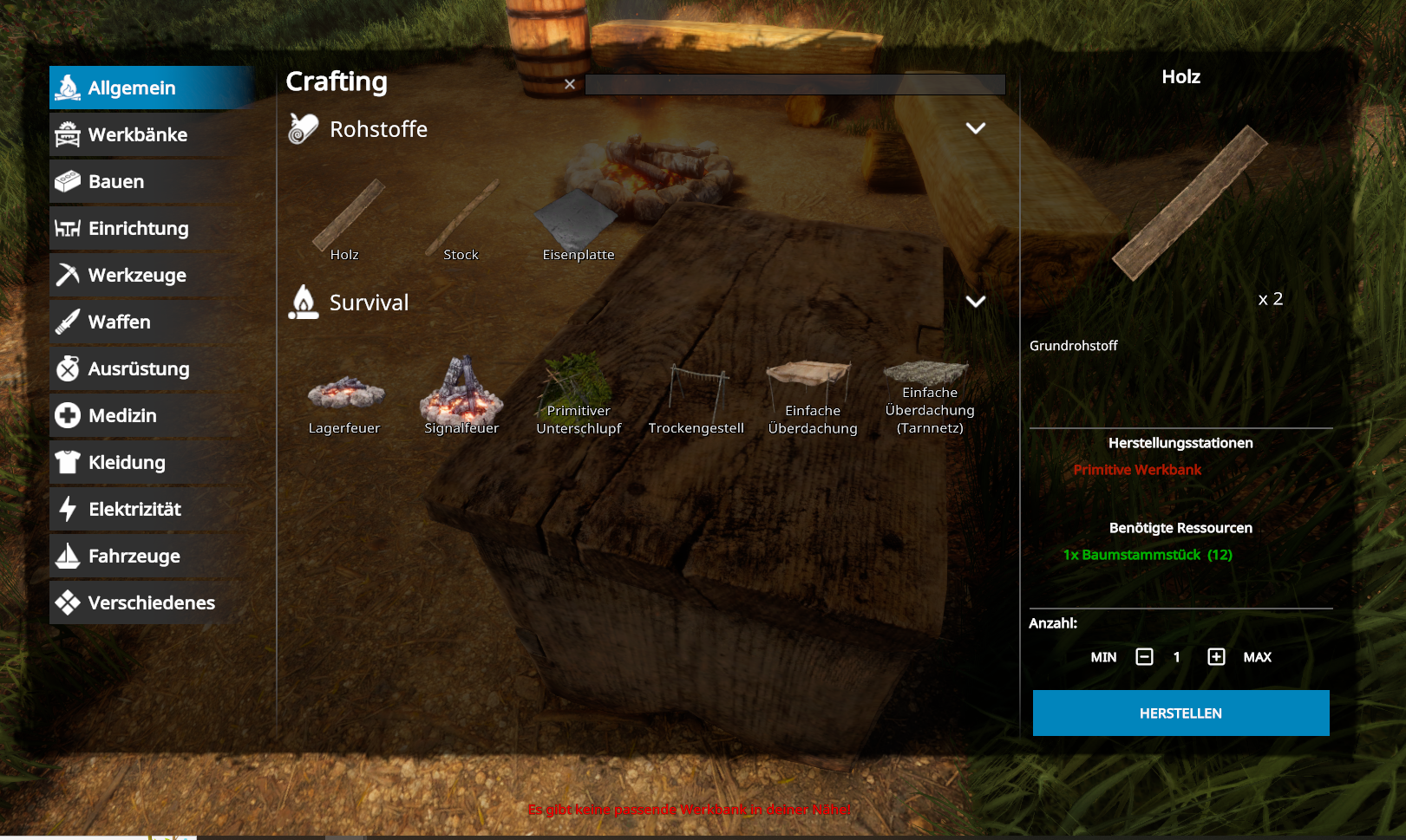
Task: Click the HERSTELLEN button
Action: pyautogui.click(x=1180, y=713)
